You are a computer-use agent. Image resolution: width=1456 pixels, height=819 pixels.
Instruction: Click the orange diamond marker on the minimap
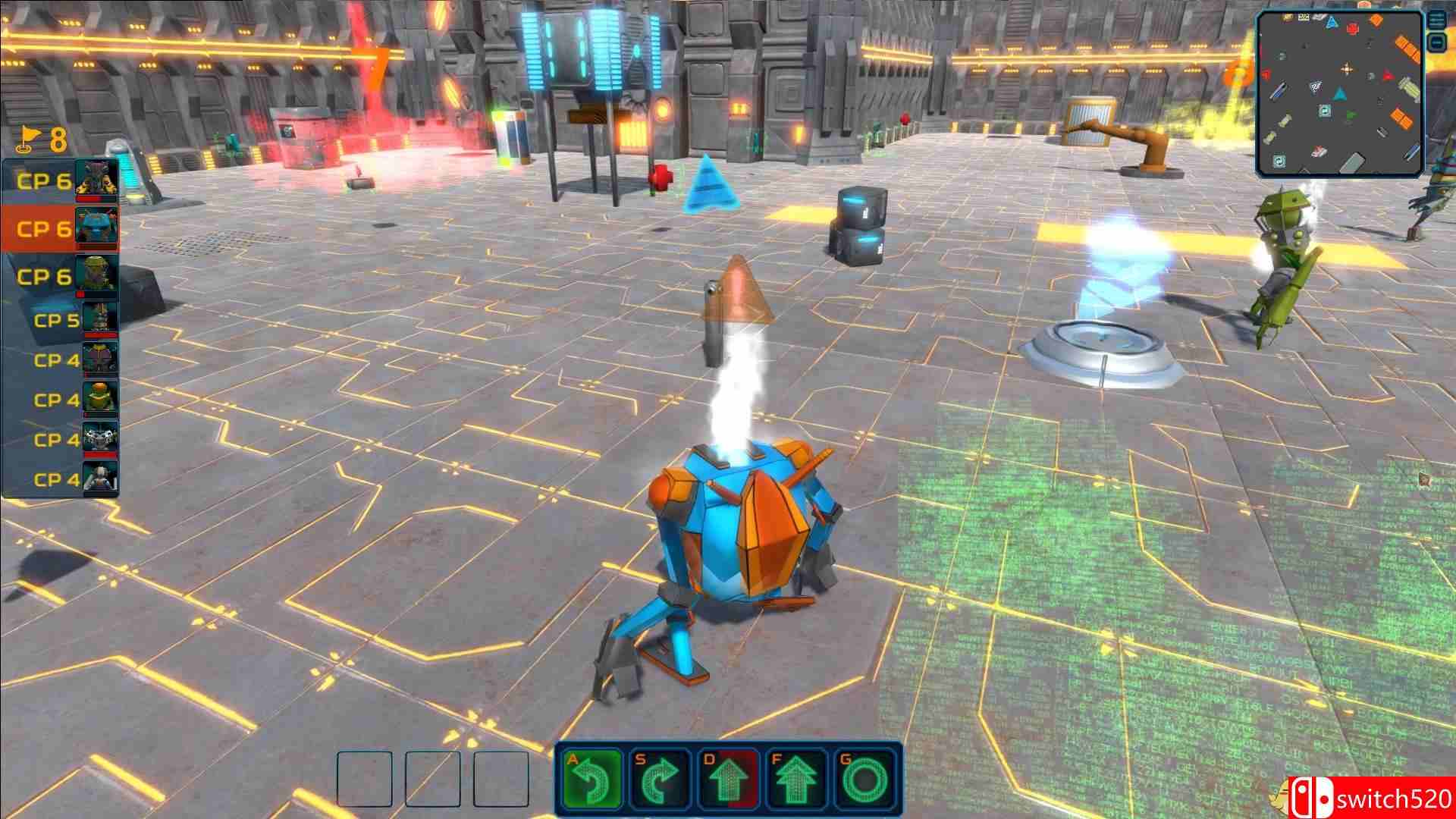click(x=1376, y=20)
